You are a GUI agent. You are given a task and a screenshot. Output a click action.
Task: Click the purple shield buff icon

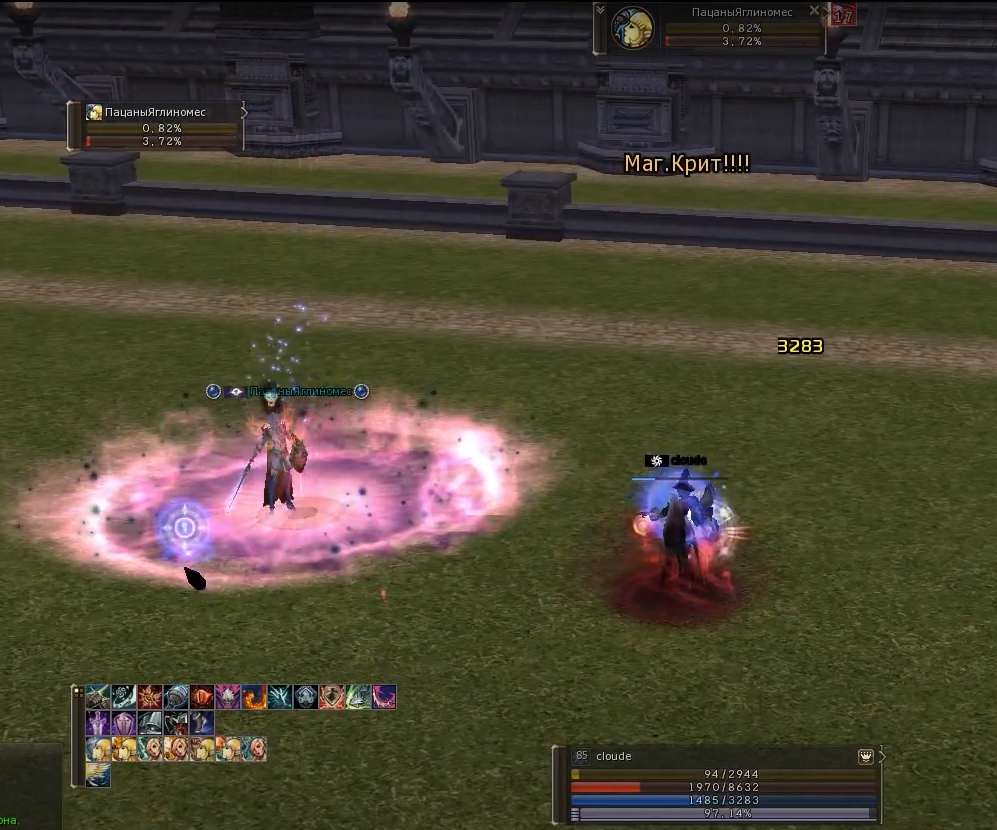point(124,723)
